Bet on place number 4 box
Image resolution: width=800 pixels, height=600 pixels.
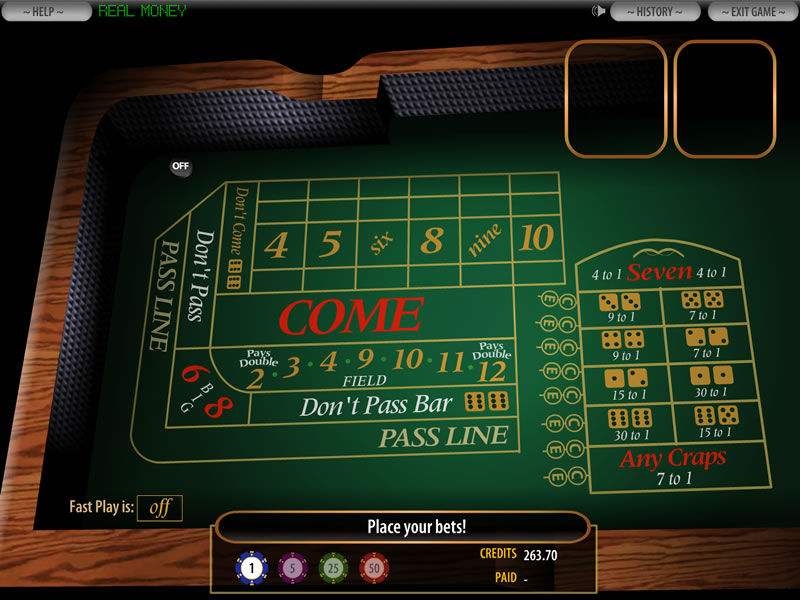(x=277, y=245)
